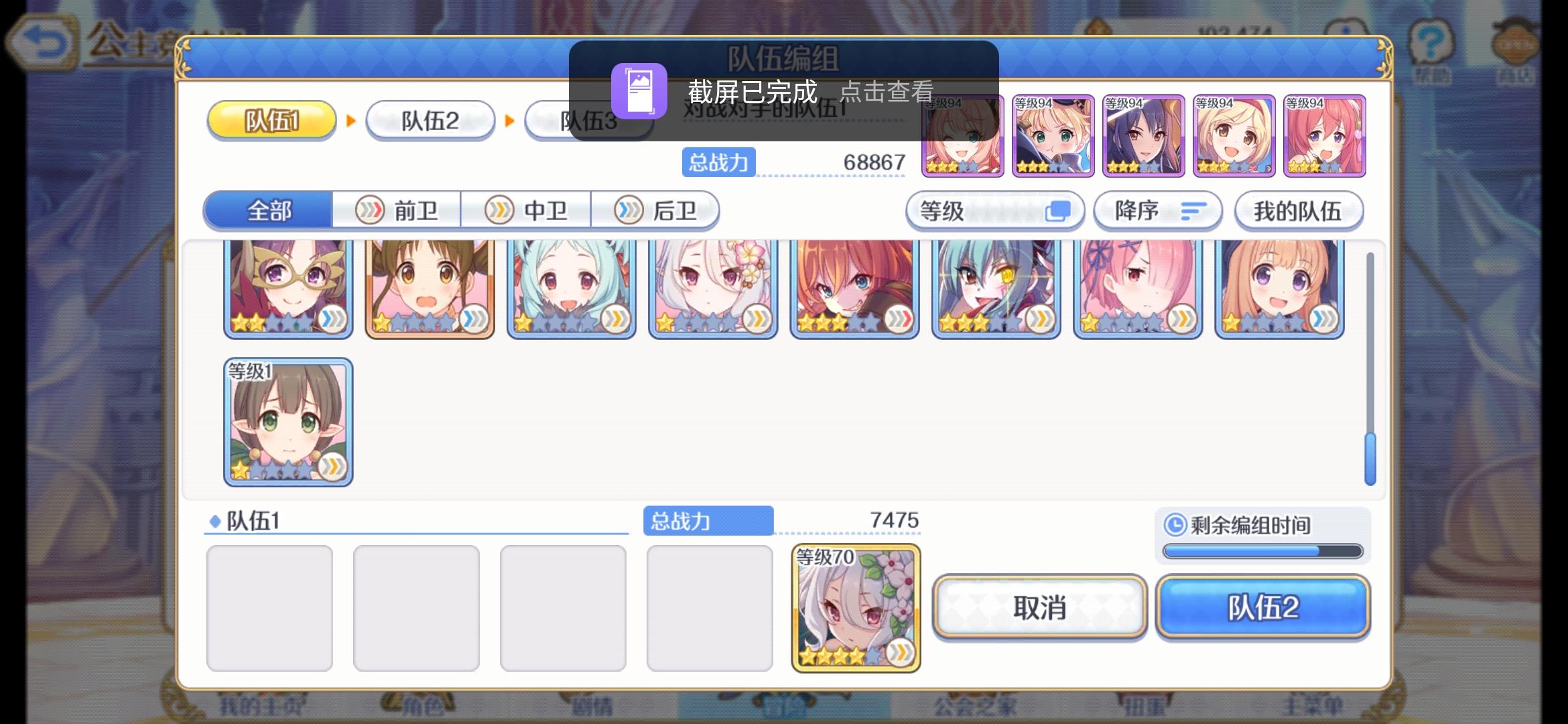Image resolution: width=1568 pixels, height=724 pixels.
Task: Open 我的队伍 my teams button
Action: pos(1299,210)
